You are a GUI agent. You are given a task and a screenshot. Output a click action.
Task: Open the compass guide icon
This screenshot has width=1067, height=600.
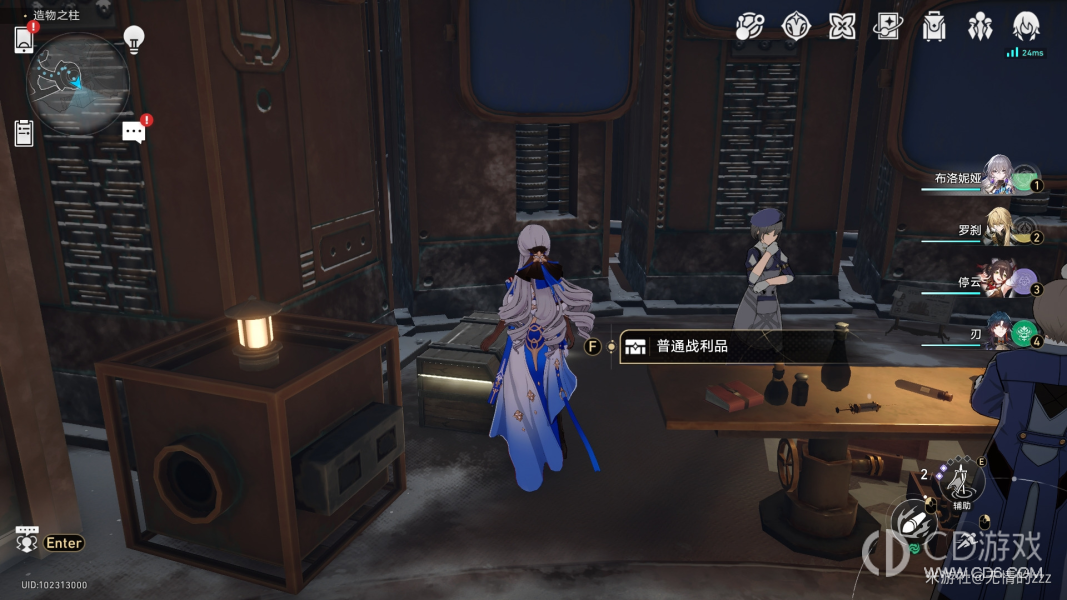click(795, 27)
